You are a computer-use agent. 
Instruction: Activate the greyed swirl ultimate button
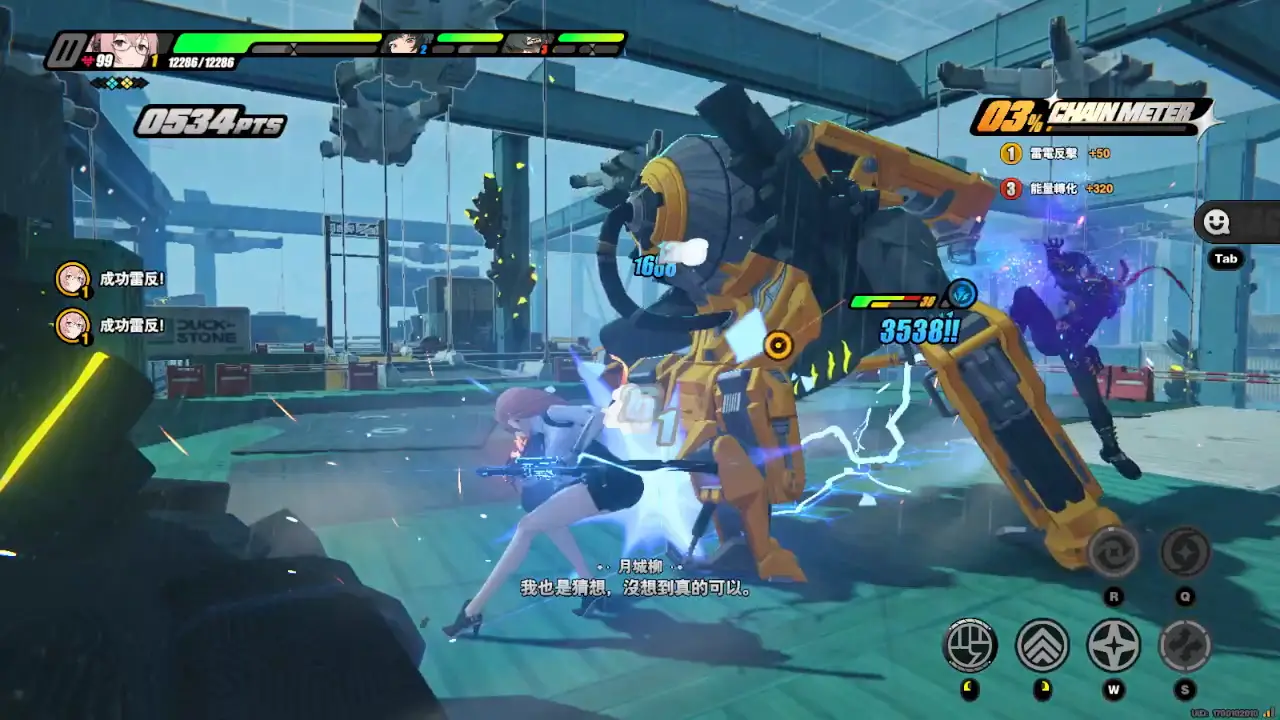point(1185,552)
